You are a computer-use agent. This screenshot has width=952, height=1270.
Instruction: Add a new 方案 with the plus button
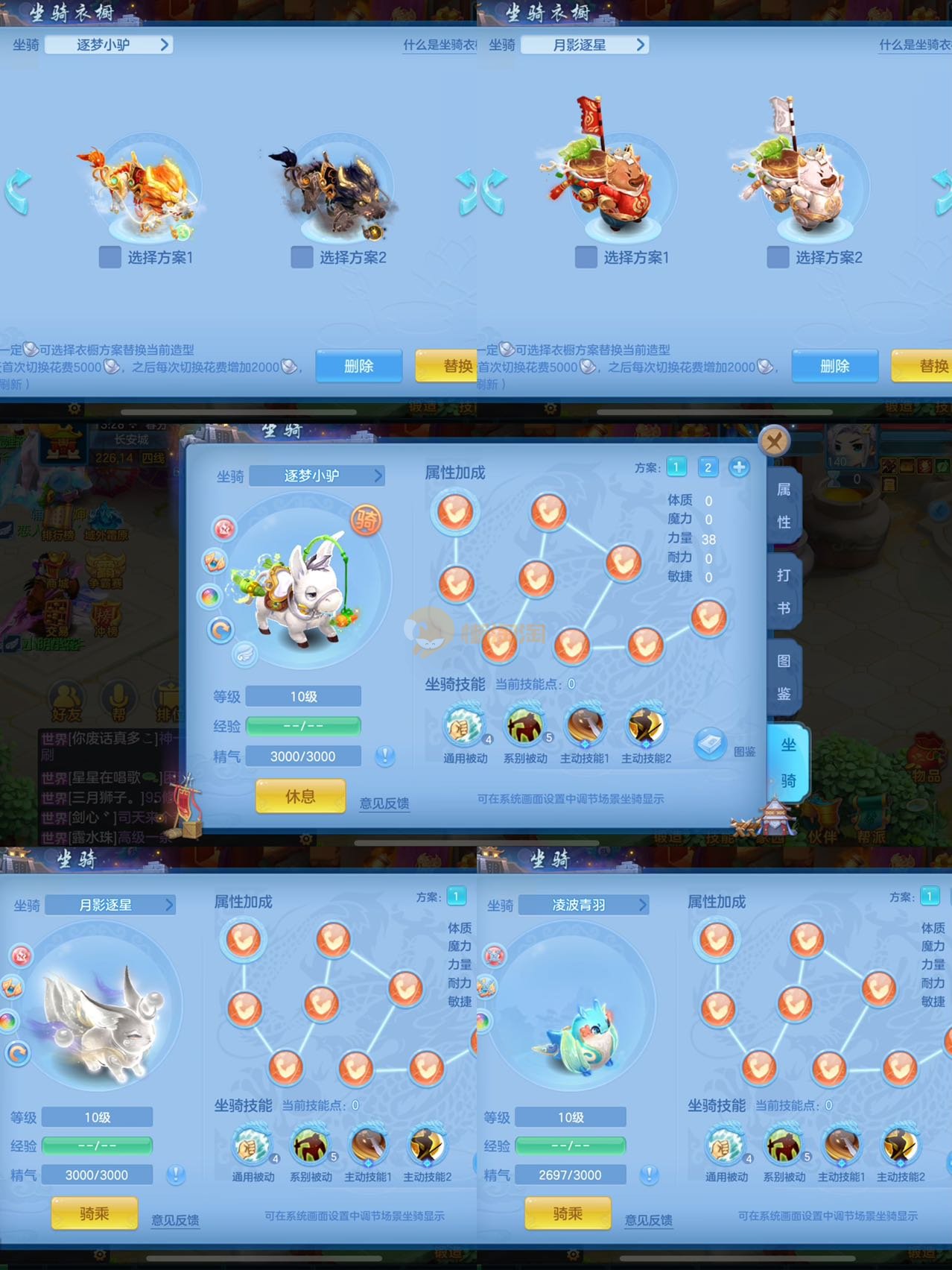point(739,467)
